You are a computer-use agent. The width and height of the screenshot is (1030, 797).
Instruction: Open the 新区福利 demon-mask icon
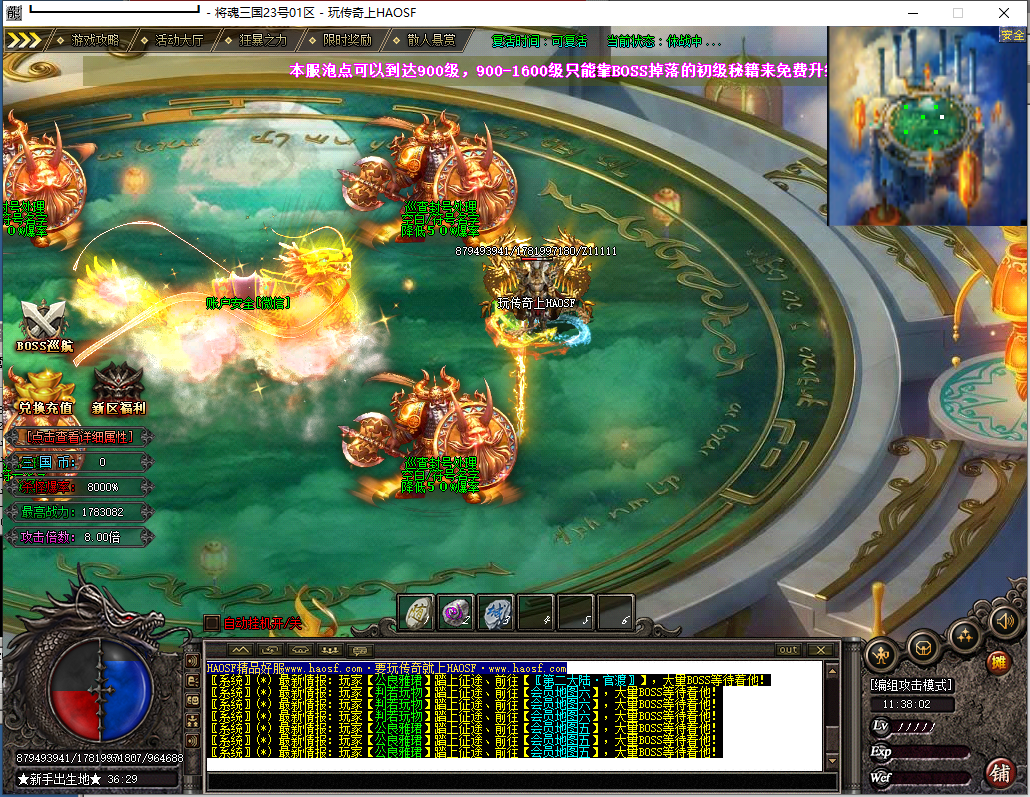[119, 390]
